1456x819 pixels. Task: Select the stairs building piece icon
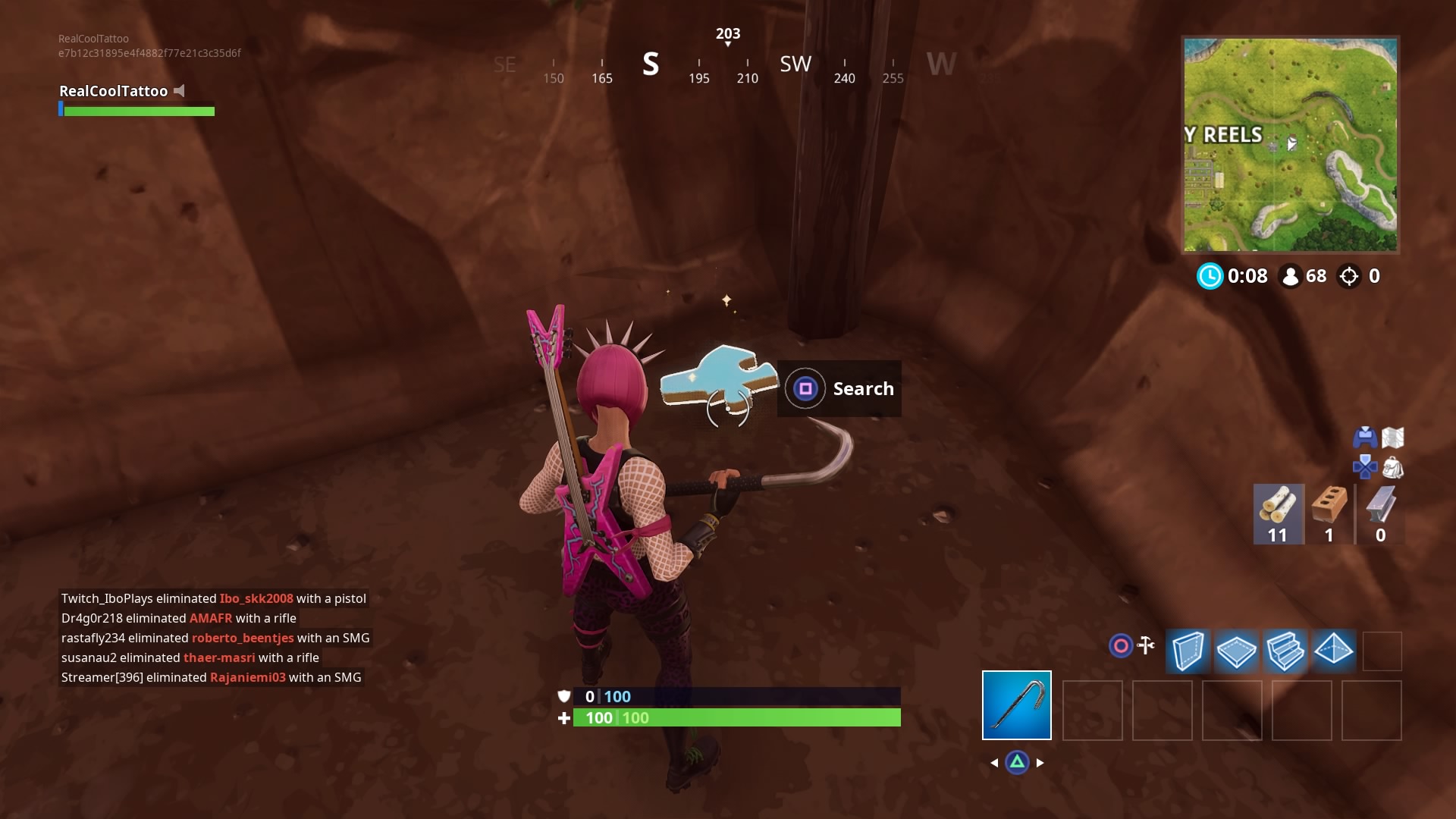coord(1285,651)
